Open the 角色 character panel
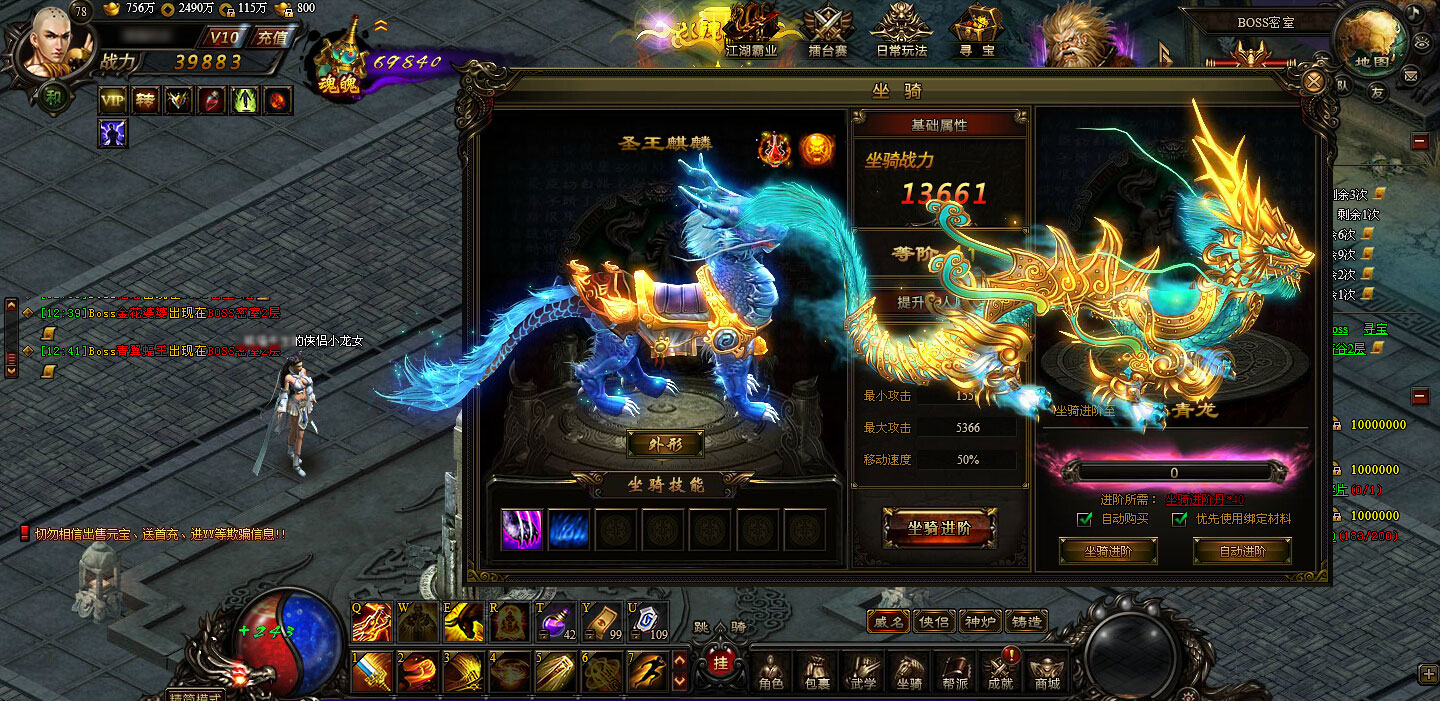 click(770, 671)
